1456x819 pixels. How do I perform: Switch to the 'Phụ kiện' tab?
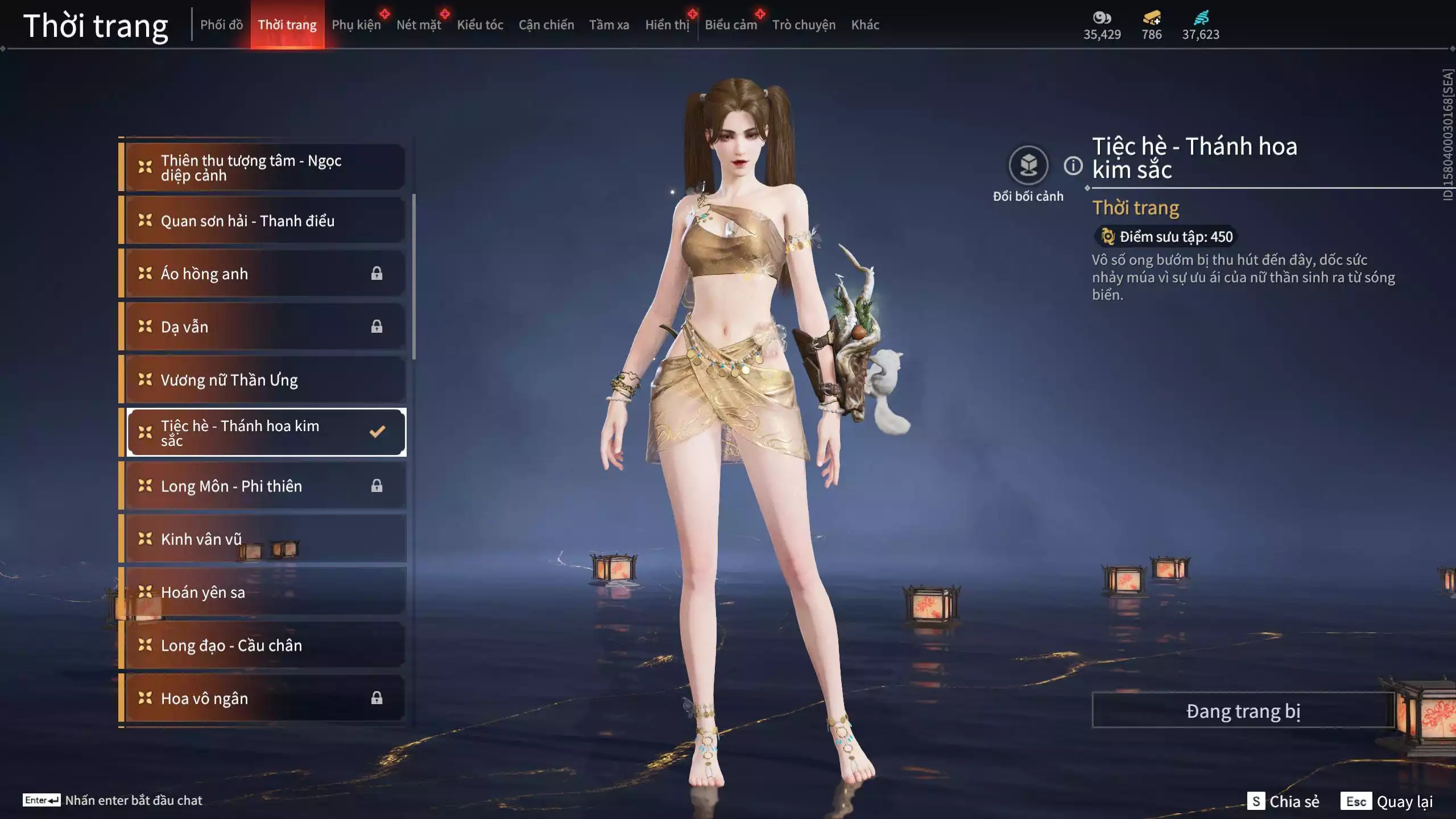357,24
